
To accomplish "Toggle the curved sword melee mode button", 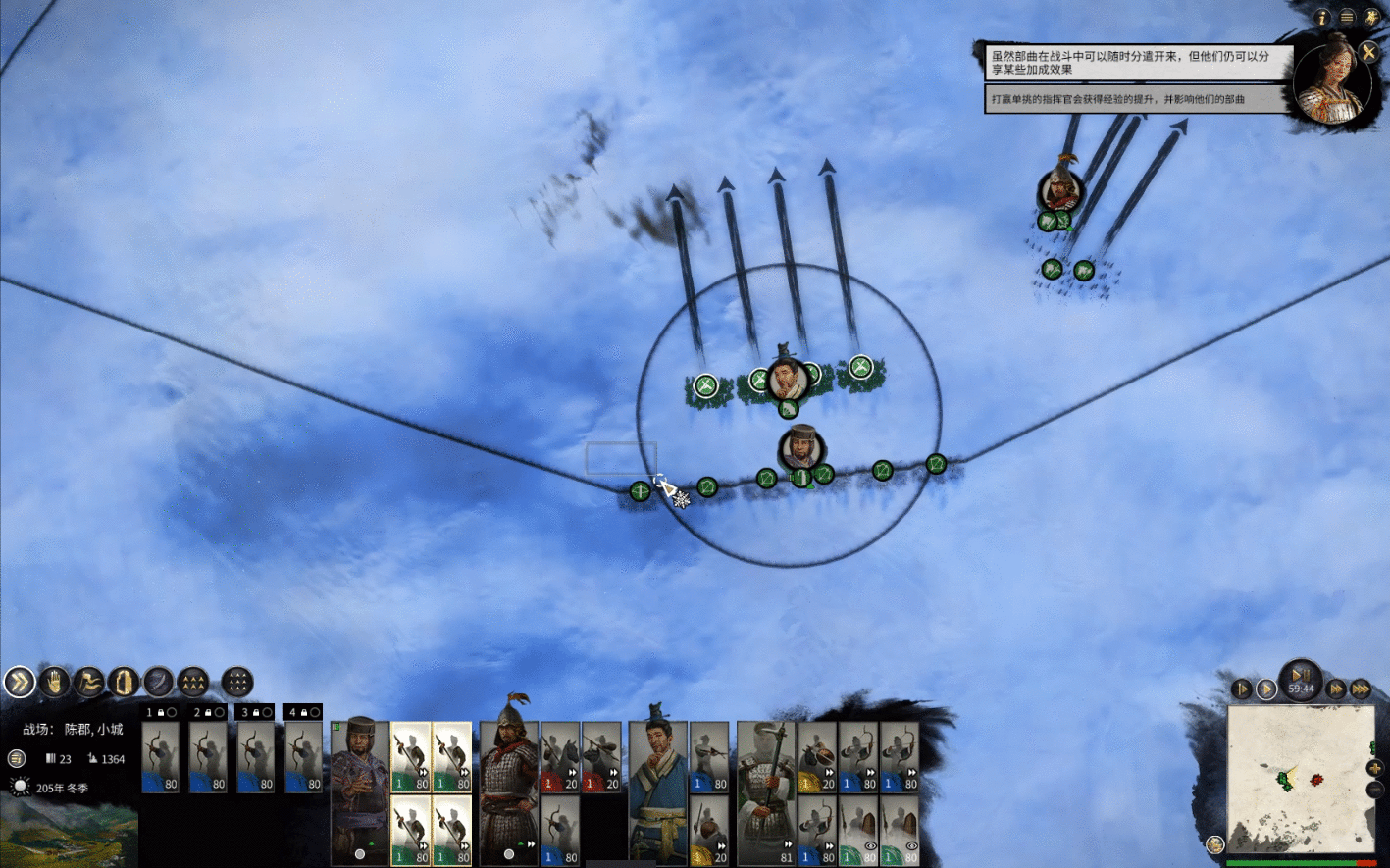I will pyautogui.click(x=158, y=682).
